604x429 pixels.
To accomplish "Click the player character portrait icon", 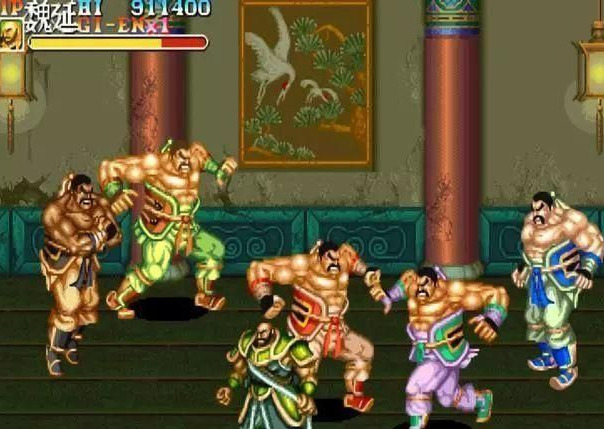I will (12, 35).
